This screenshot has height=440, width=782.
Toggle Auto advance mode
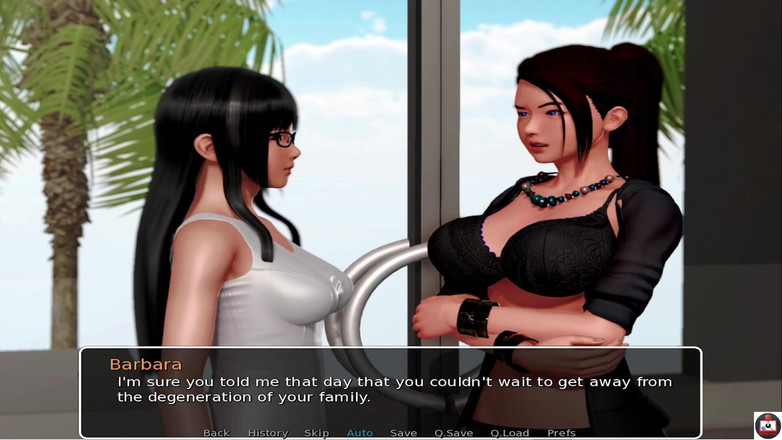tap(359, 433)
